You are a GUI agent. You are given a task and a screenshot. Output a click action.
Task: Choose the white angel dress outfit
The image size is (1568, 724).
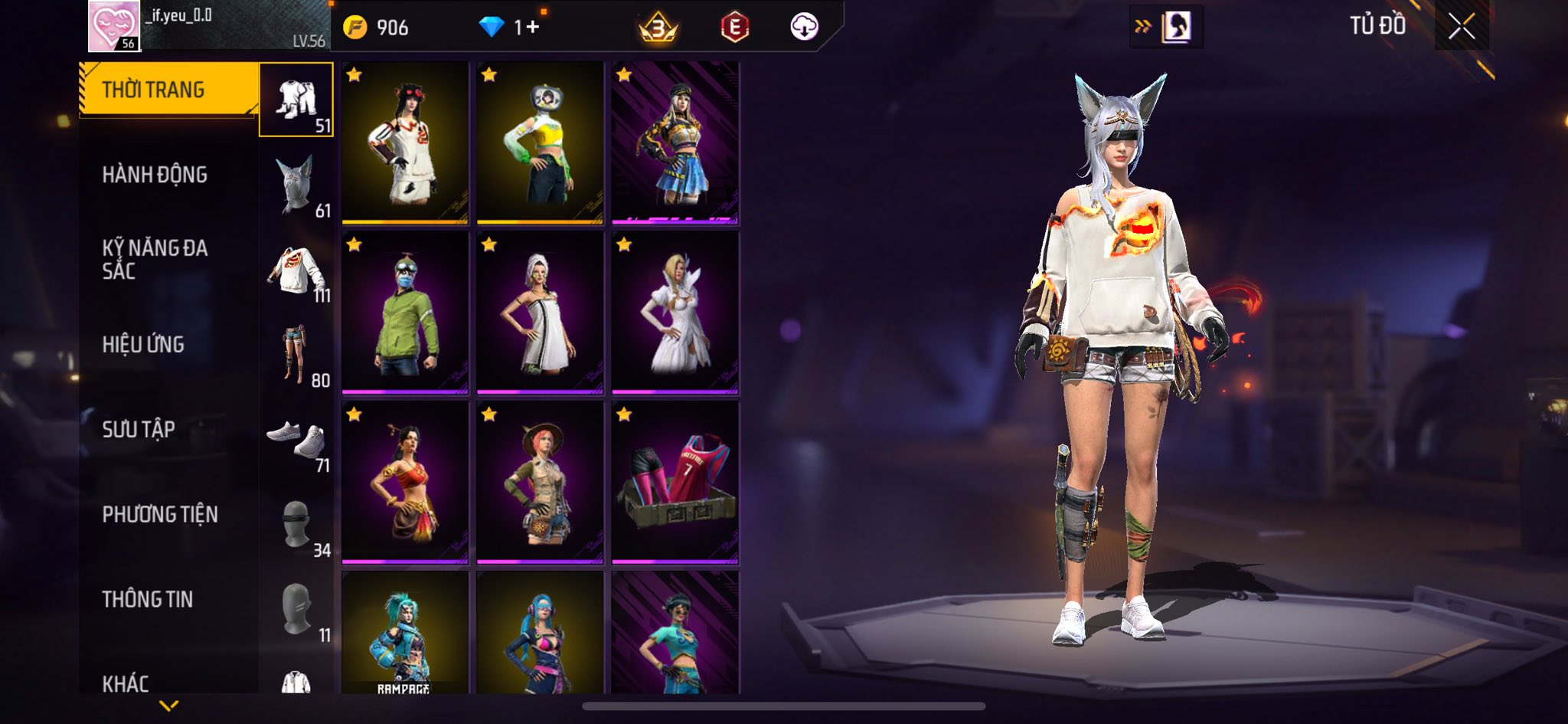675,313
